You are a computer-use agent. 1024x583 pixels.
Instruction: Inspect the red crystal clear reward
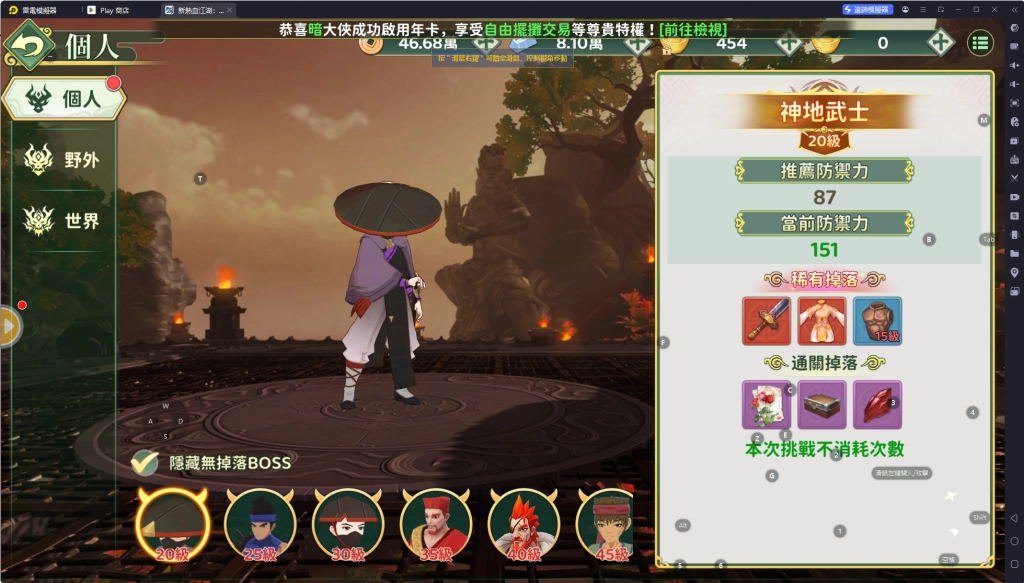click(877, 405)
